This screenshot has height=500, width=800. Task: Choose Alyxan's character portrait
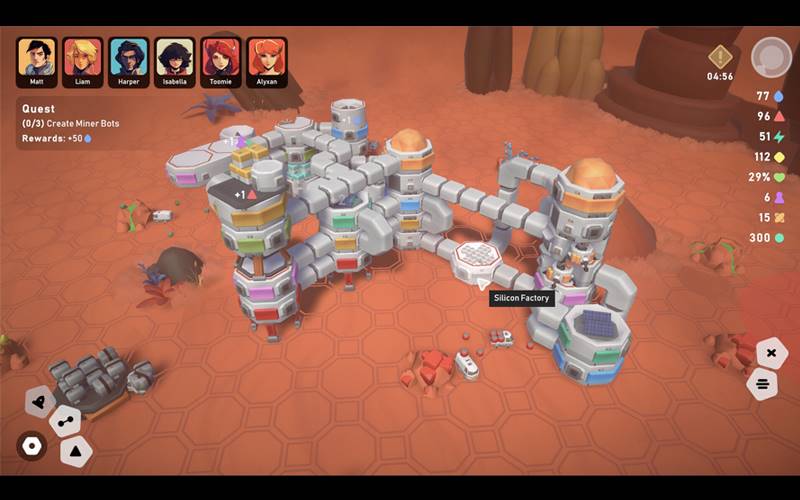[267, 61]
